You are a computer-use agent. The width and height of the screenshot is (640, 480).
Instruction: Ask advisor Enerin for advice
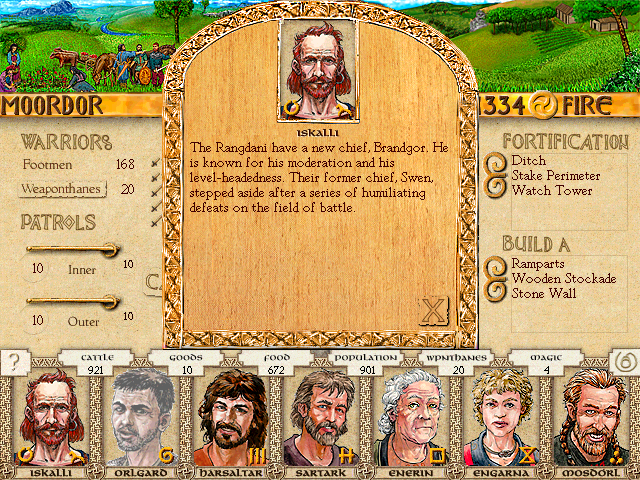pyautogui.click(x=410, y=417)
